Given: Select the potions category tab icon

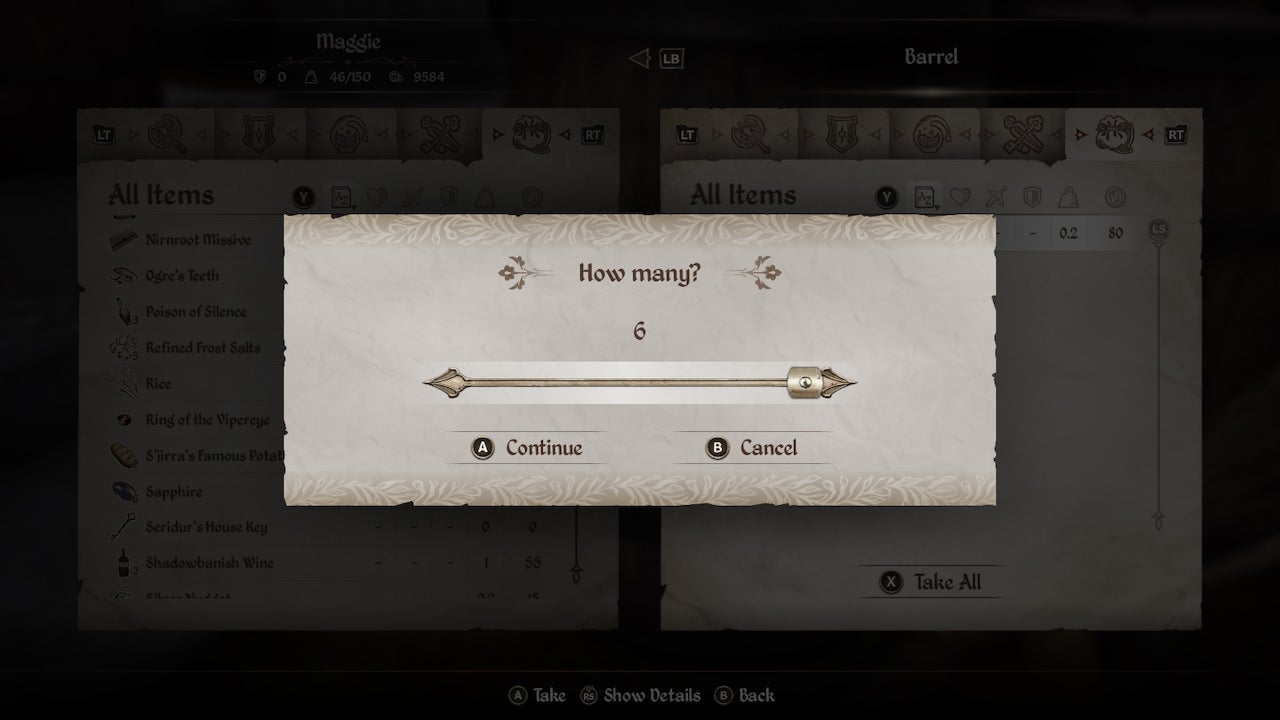Looking at the screenshot, I should [x=350, y=131].
